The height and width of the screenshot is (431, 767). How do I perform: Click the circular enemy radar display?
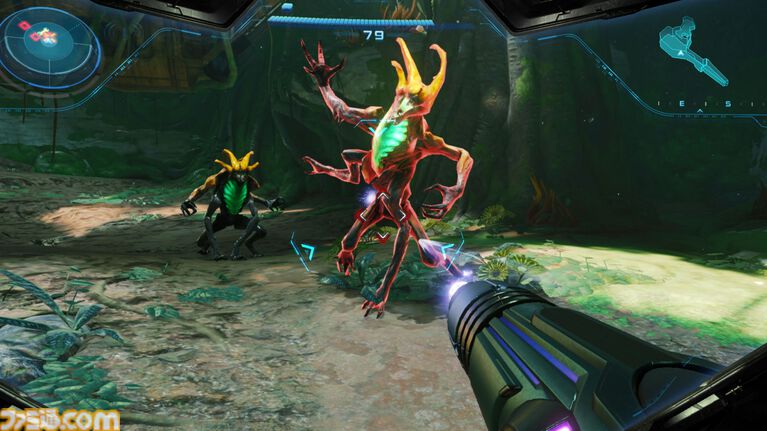pos(50,47)
